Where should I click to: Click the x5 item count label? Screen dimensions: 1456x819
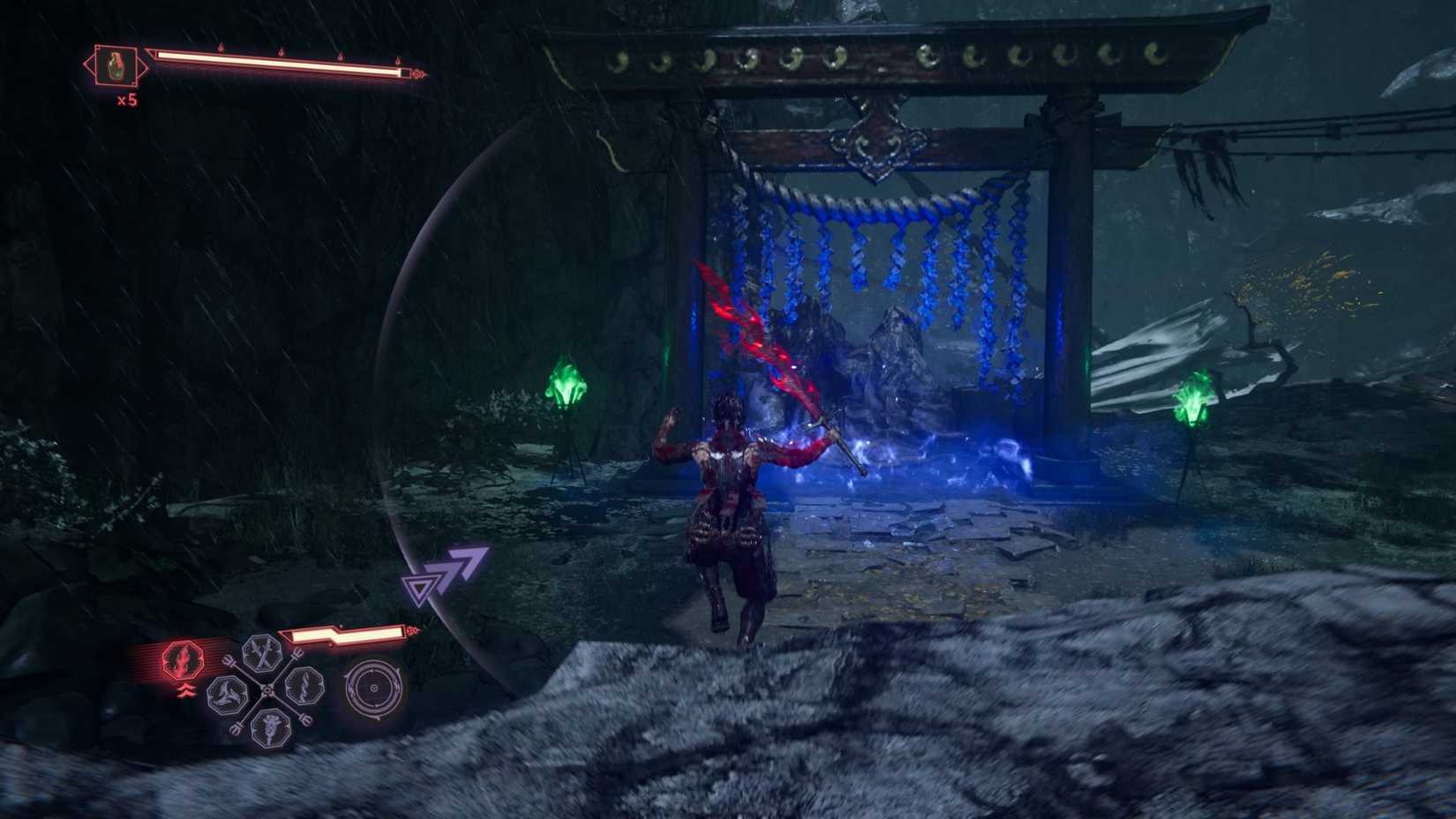point(127,100)
